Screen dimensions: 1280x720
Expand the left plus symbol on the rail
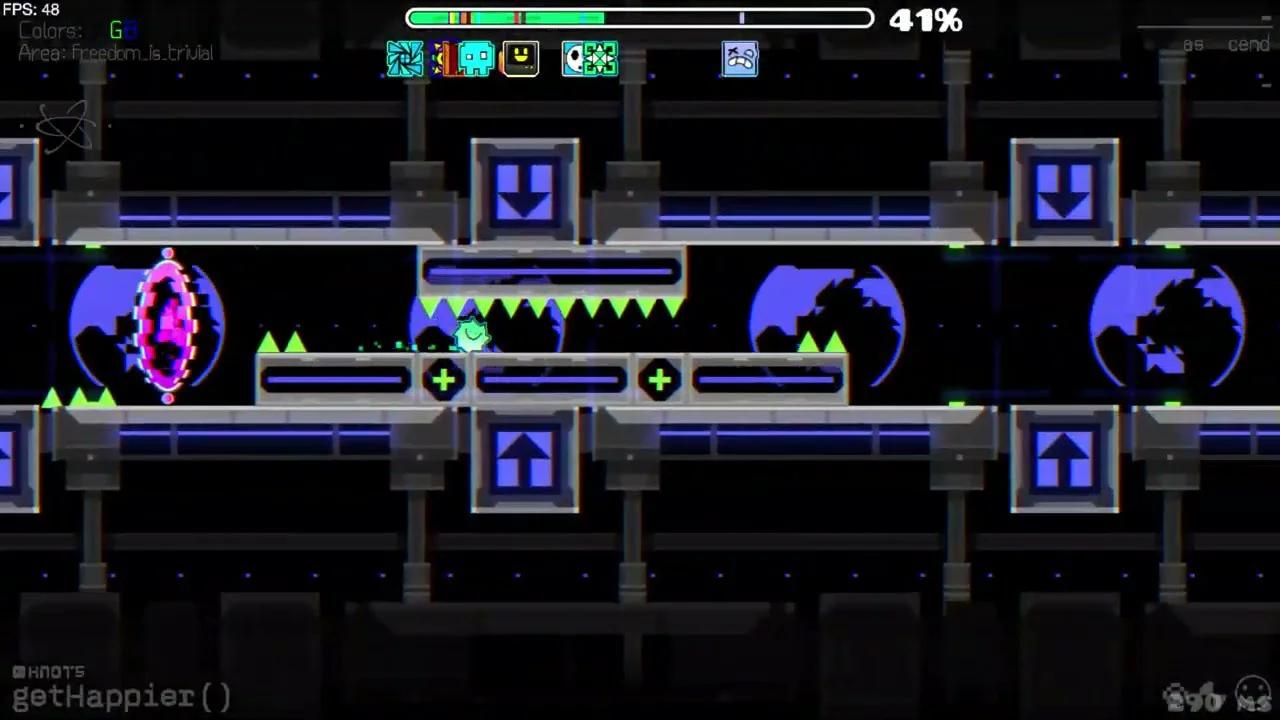pyautogui.click(x=443, y=380)
